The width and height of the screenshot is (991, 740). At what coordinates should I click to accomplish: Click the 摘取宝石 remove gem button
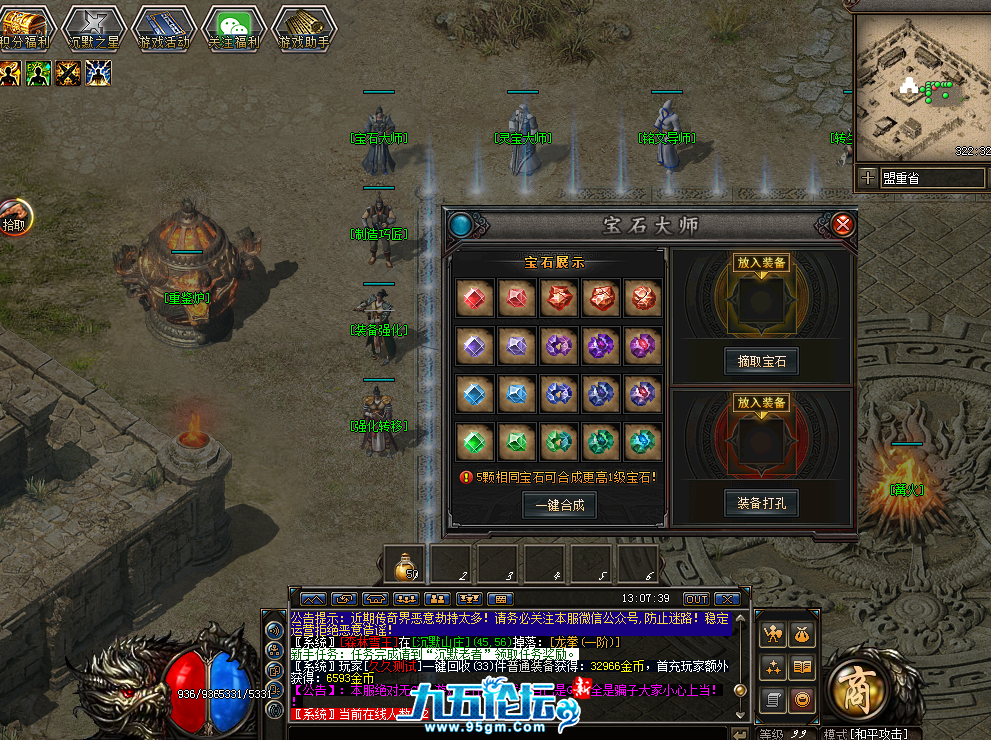[761, 361]
